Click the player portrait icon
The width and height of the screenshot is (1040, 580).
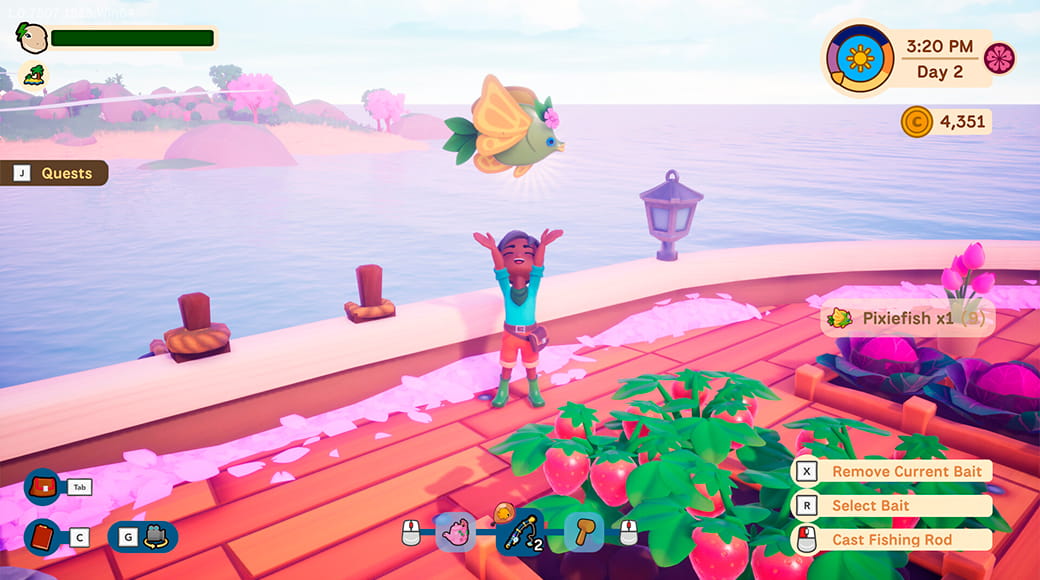click(31, 38)
